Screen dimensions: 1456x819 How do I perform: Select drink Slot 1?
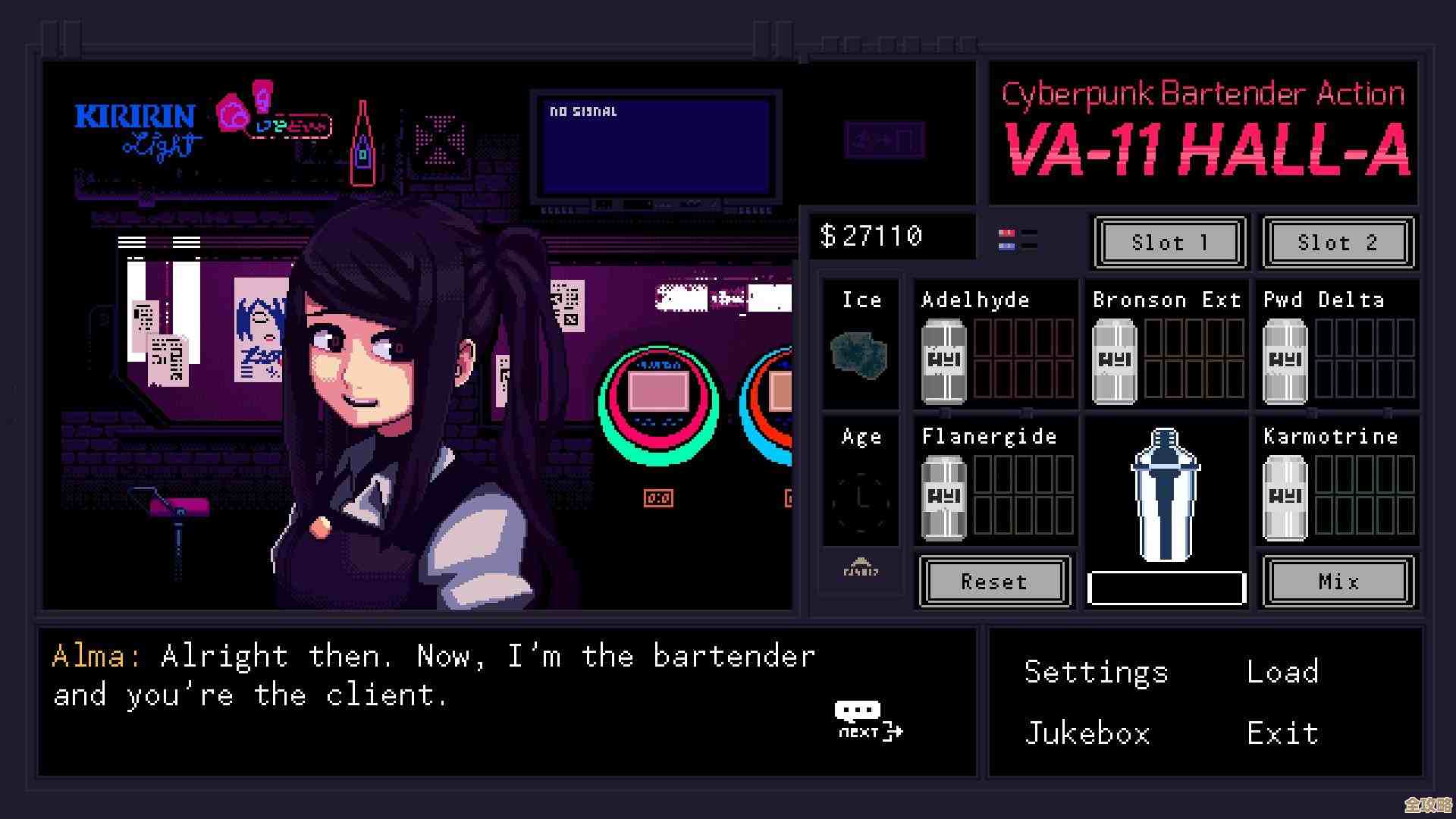click(1169, 243)
